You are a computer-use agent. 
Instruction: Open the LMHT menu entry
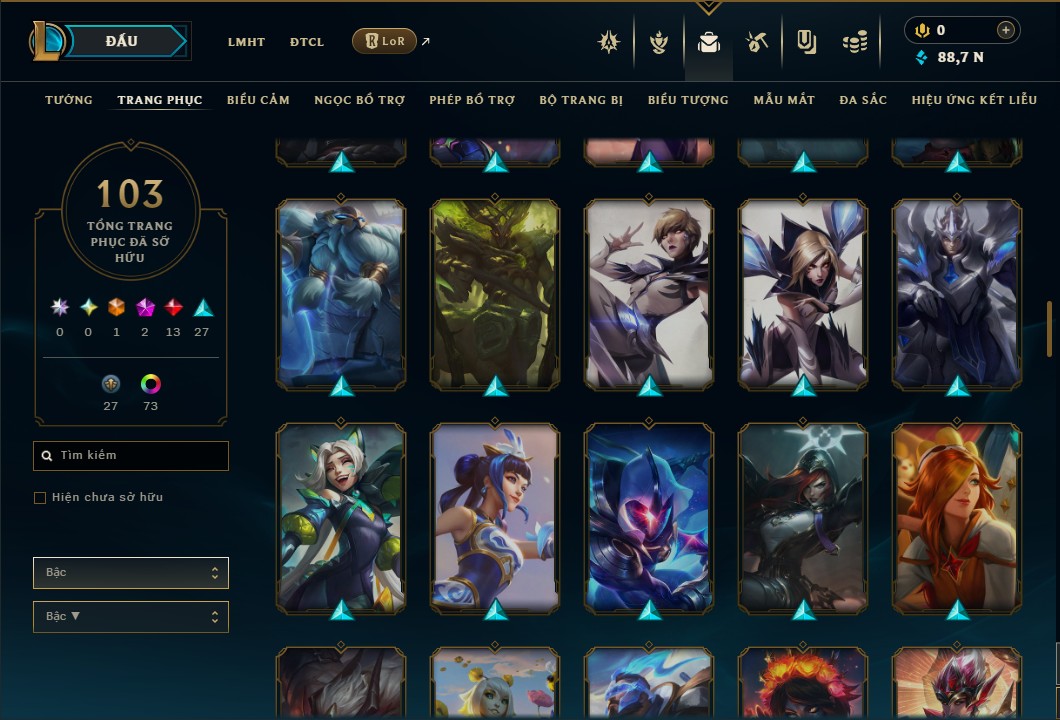[246, 42]
